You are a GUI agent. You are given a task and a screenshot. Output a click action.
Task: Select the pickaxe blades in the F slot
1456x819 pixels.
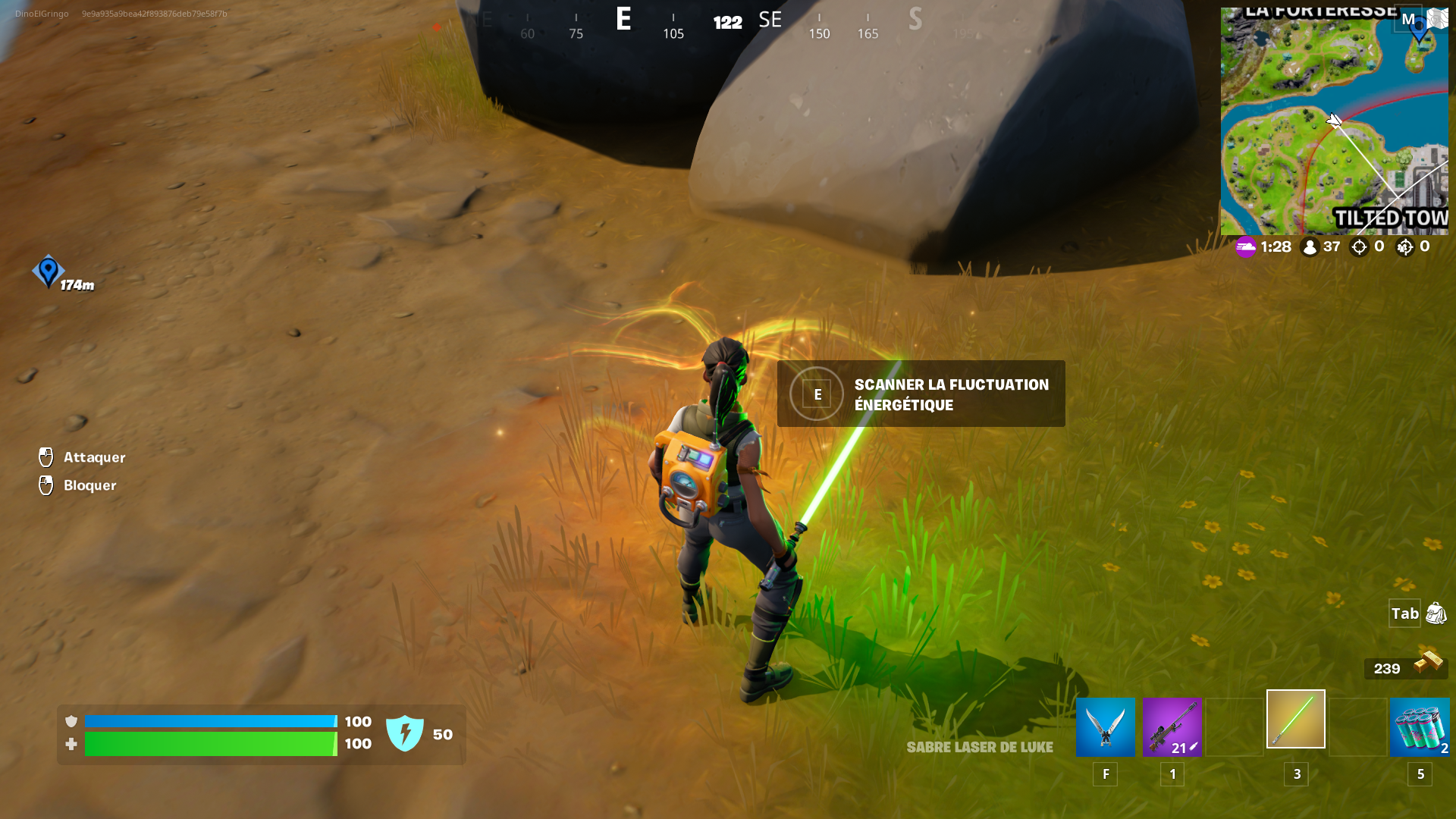pos(1105,726)
